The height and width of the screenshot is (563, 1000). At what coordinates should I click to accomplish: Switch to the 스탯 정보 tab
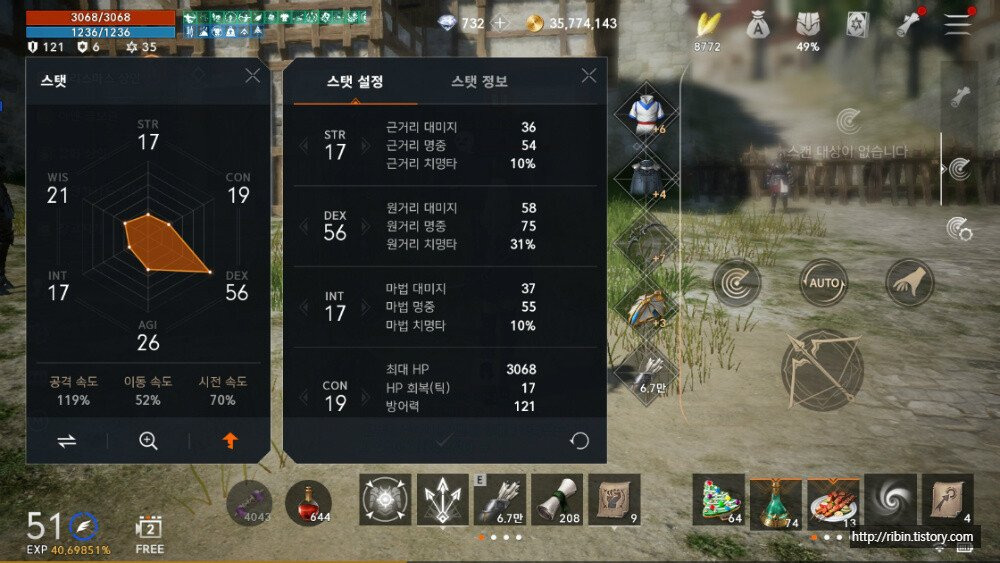(x=479, y=82)
